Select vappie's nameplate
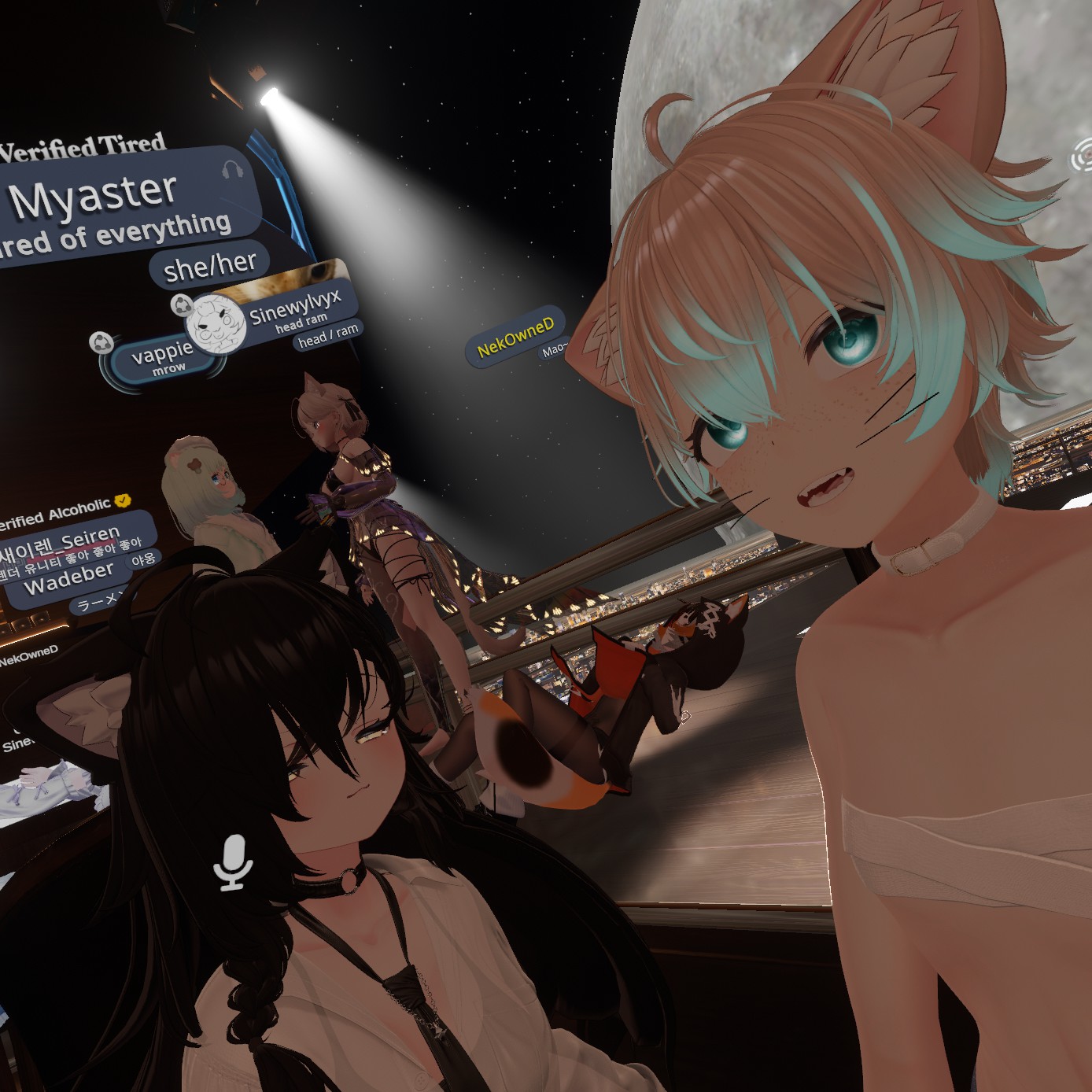This screenshot has height=1092, width=1092. click(x=162, y=358)
